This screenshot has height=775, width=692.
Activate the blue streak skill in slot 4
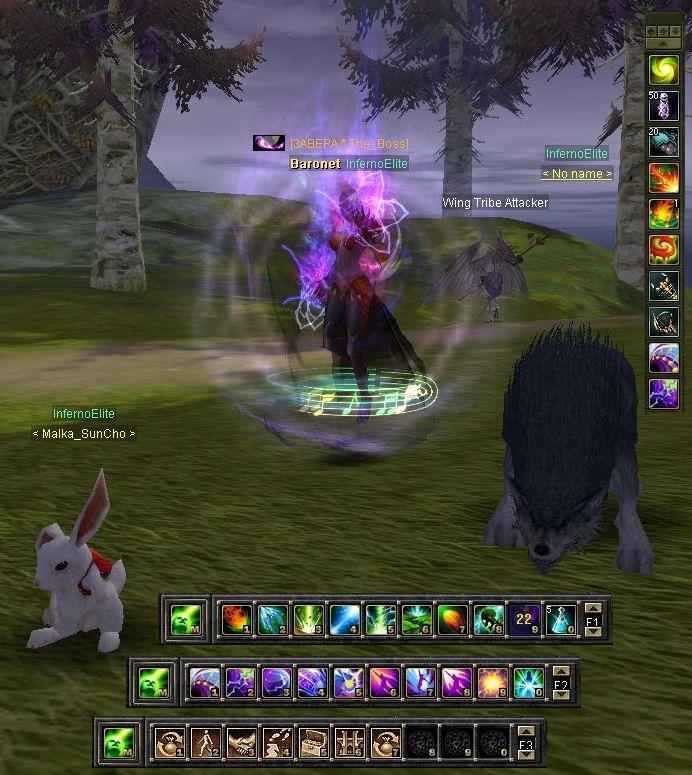[344, 620]
